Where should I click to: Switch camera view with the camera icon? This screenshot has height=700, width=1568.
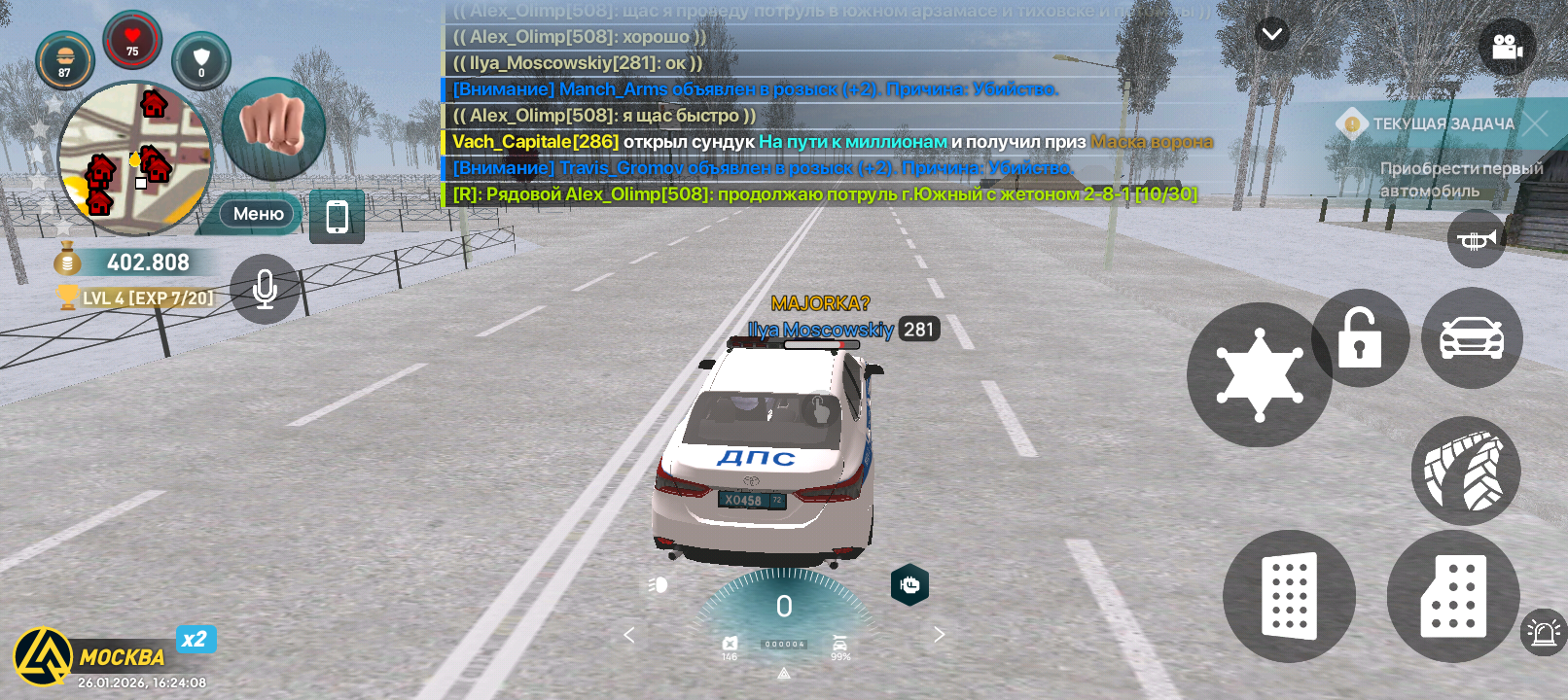1507,47
